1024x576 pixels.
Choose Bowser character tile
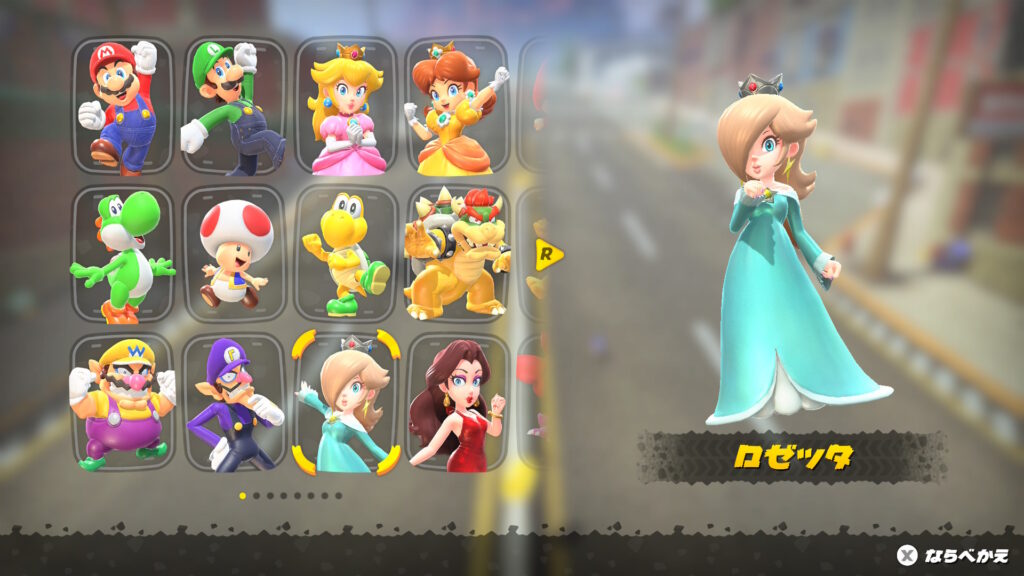[457, 254]
